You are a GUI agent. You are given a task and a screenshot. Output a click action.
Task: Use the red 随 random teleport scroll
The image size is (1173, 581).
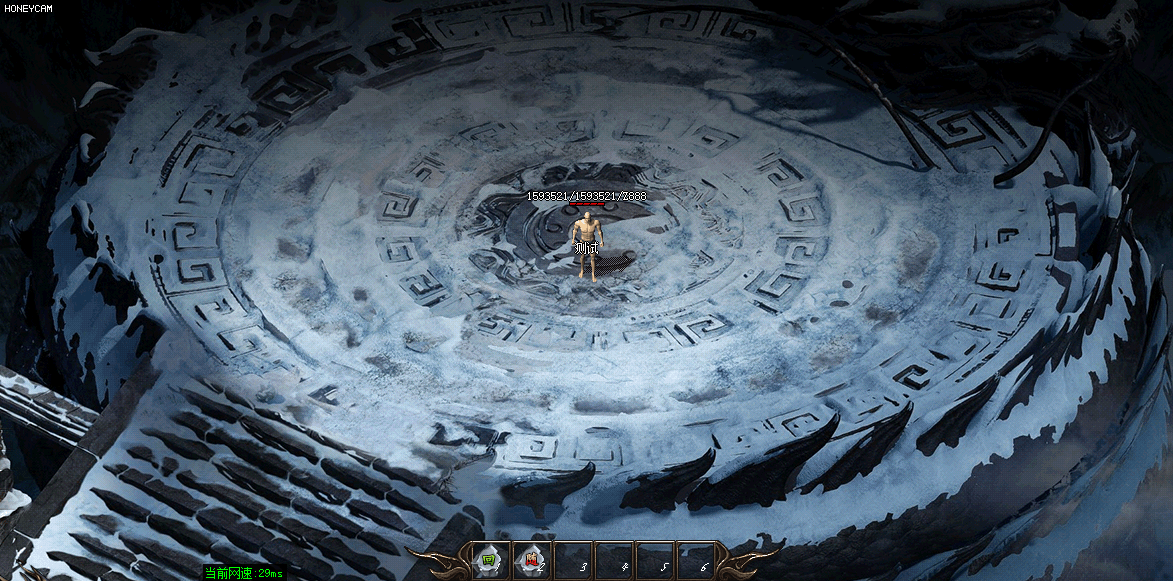point(531,560)
